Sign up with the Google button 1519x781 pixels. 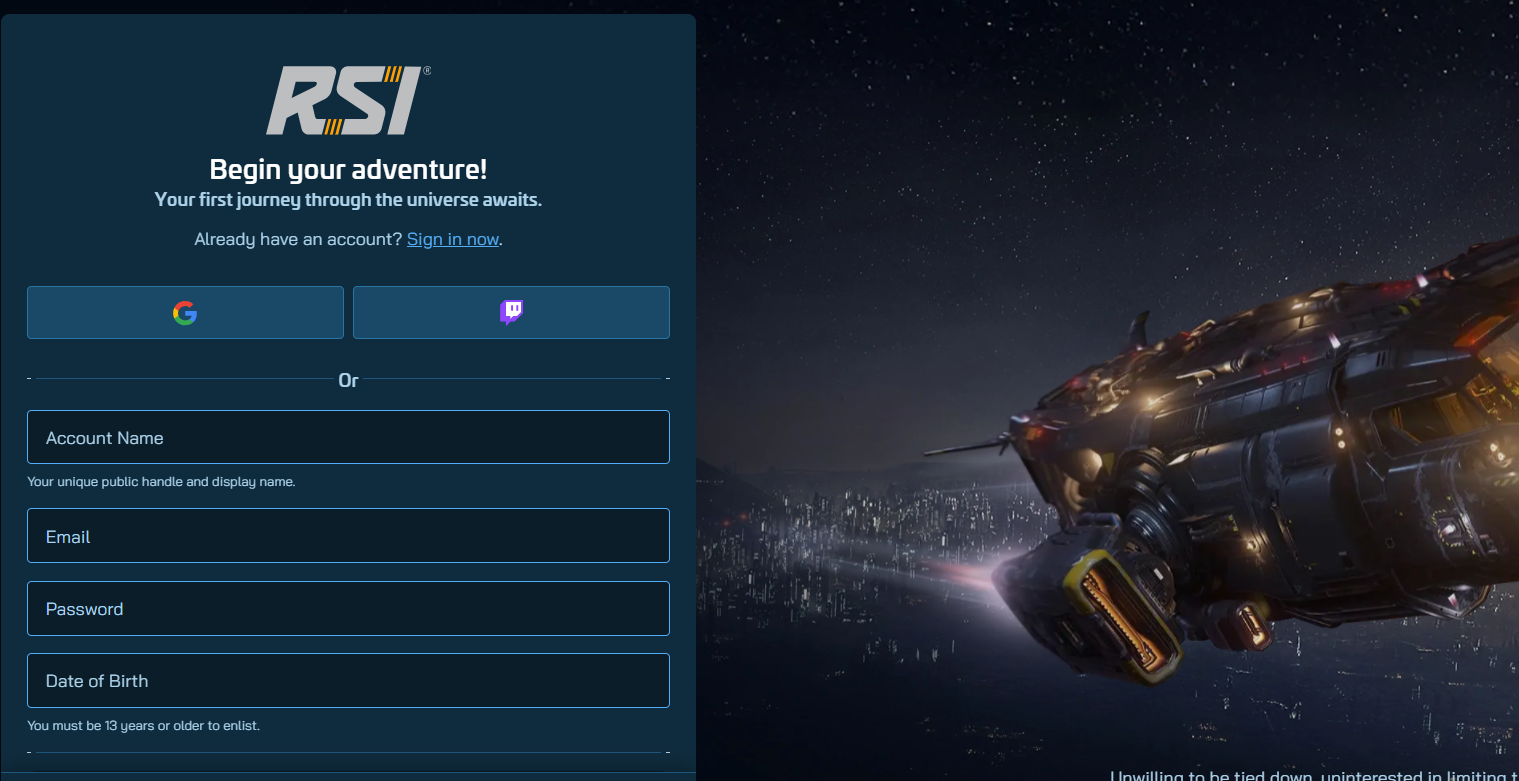point(185,313)
